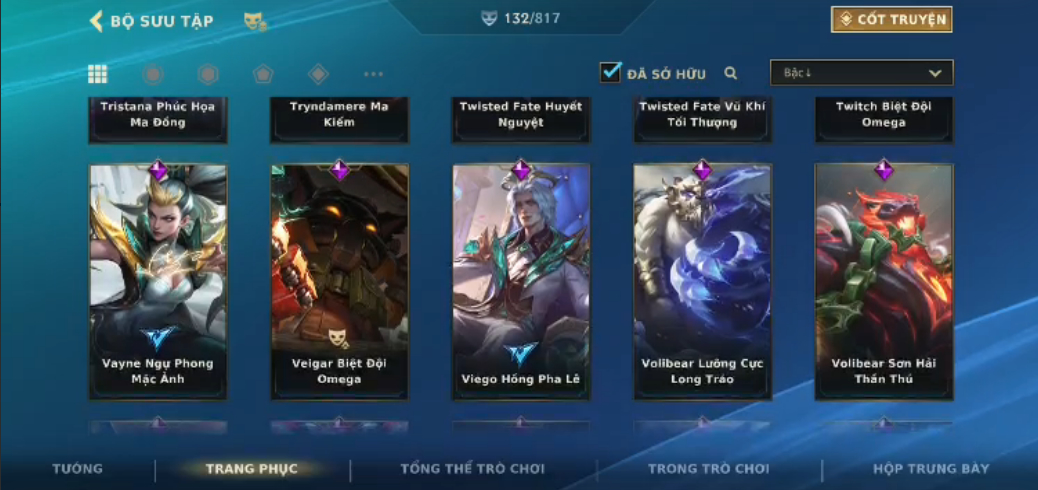Go to the Trong Trò Chơi tab
This screenshot has width=1038, height=490.
[708, 469]
